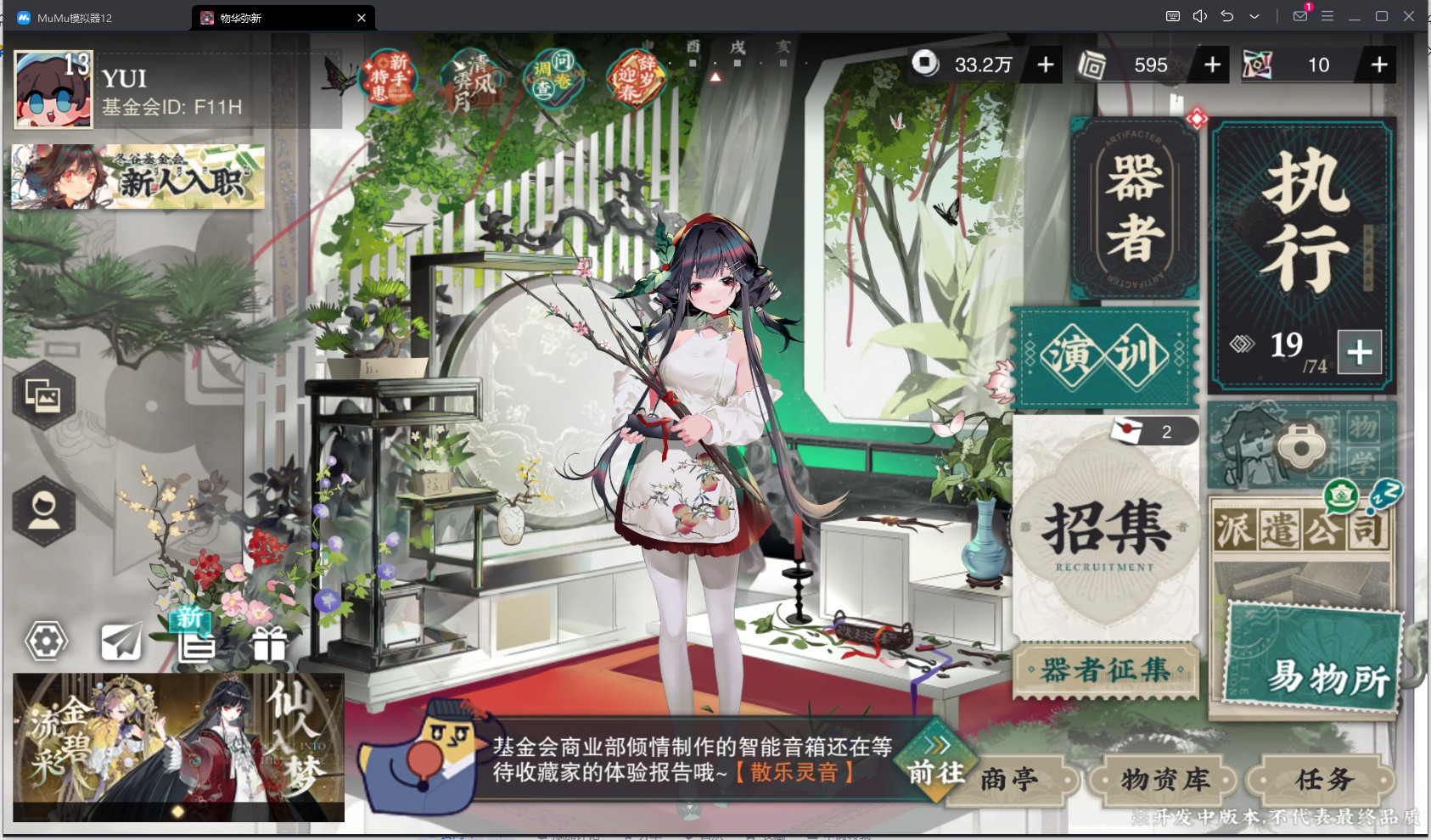Open YUI's player profile avatar
1431x840 pixels.
point(53,90)
